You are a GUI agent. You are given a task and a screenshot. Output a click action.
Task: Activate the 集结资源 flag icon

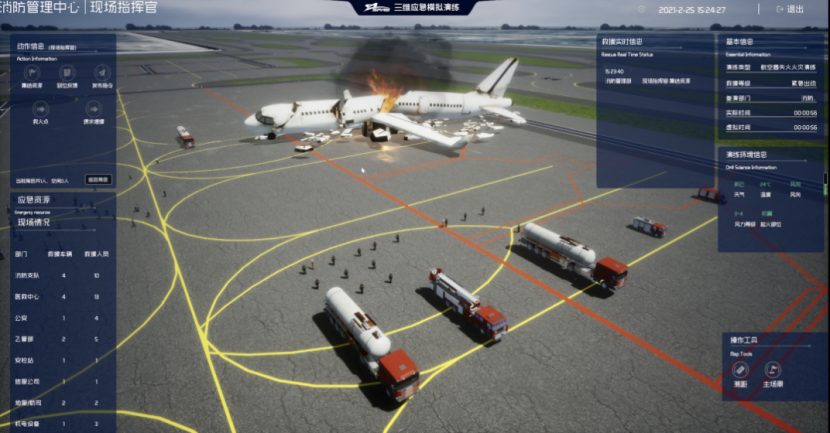(34, 73)
